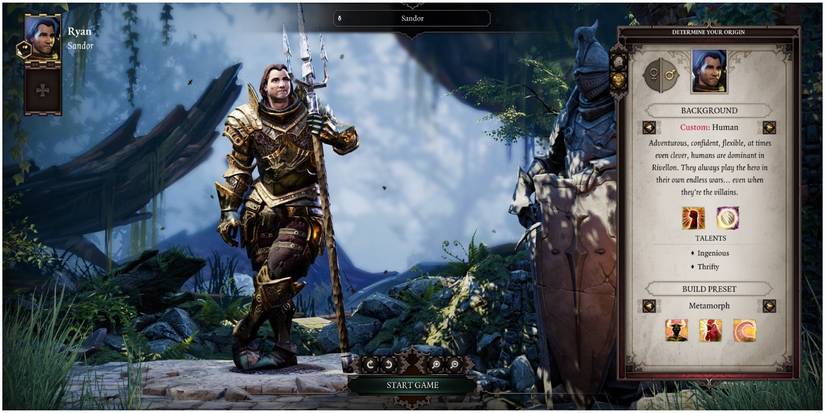Rotate the character clockwise

click(389, 364)
